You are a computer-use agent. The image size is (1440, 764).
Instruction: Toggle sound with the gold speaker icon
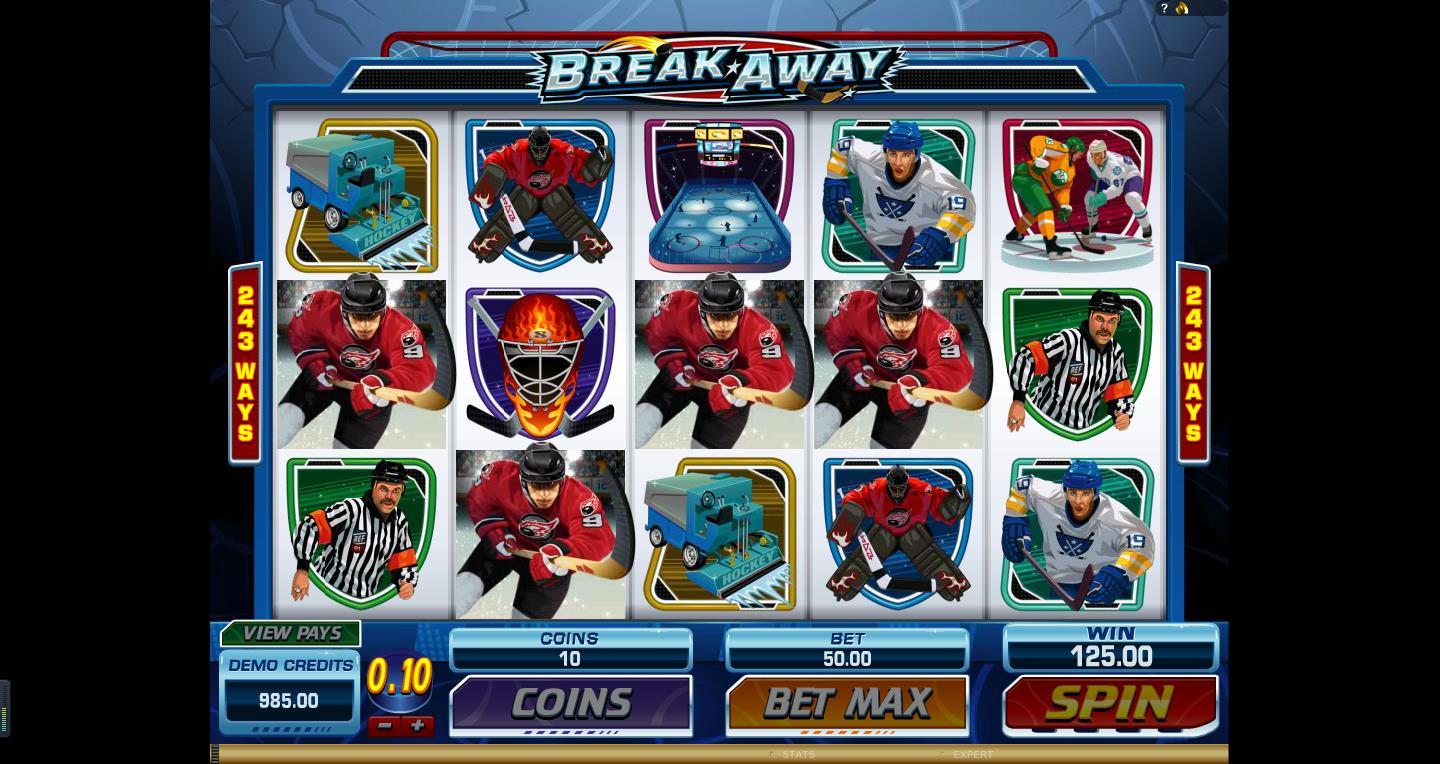1182,8
